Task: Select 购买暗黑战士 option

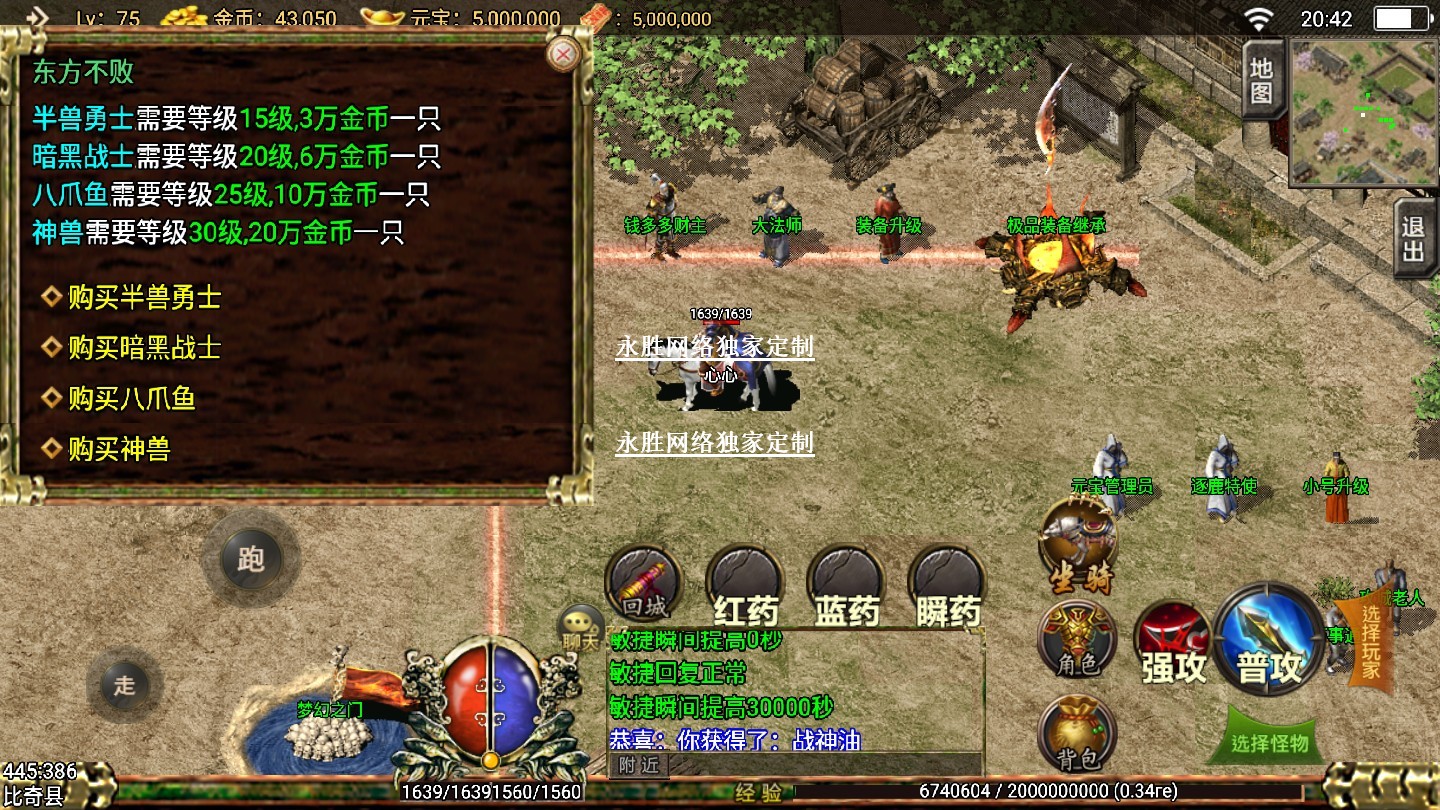Action: (143, 348)
